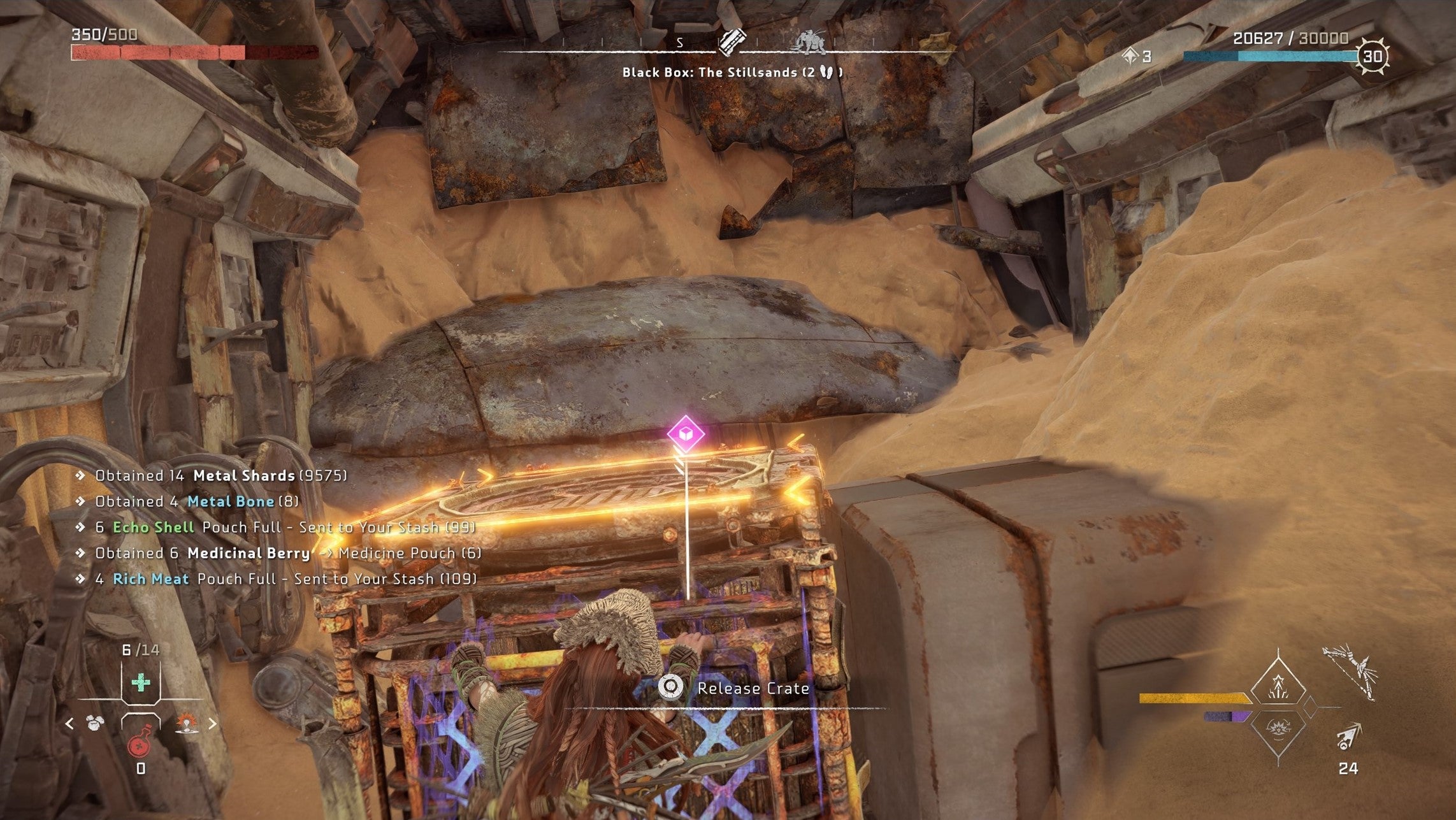Activate the lower burst ability diamond
1456x820 pixels.
pyautogui.click(x=1278, y=728)
